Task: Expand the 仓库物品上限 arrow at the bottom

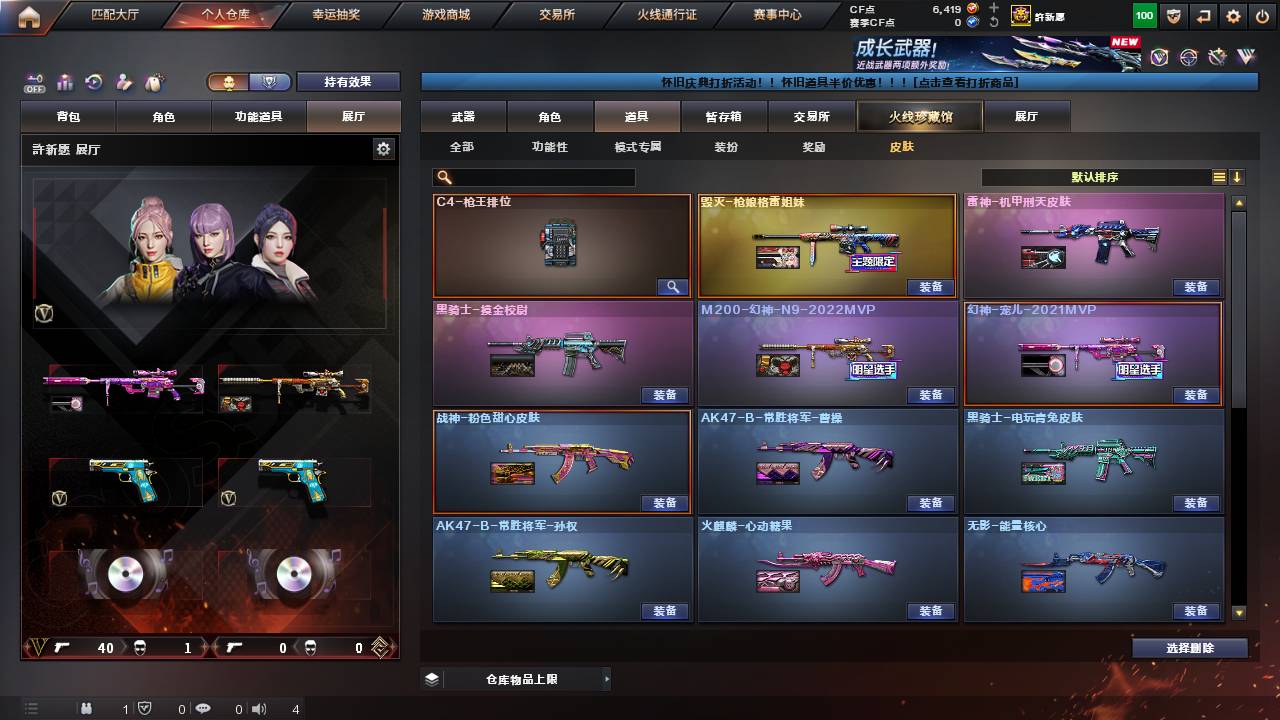Action: 608,678
